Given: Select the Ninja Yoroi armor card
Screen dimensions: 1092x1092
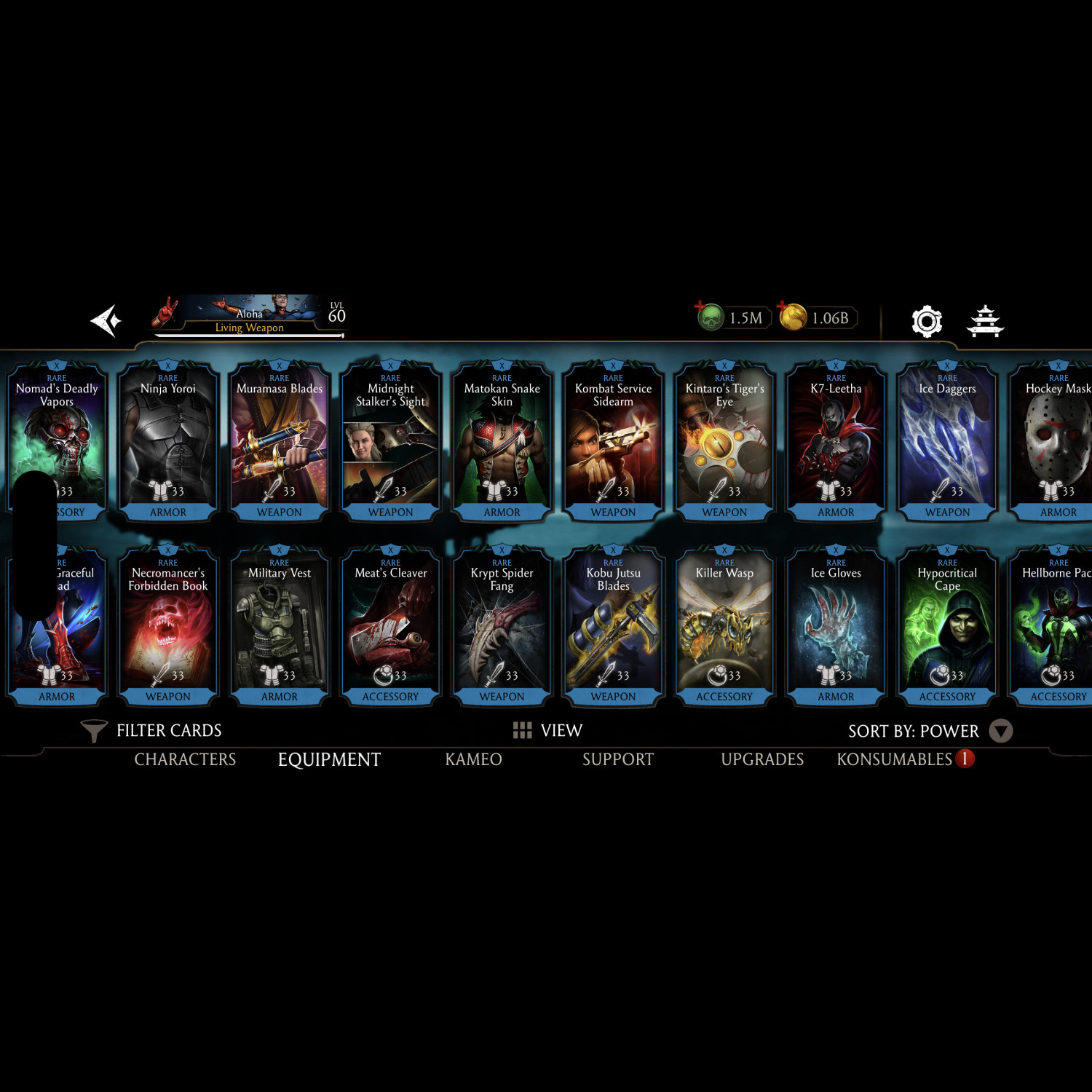Looking at the screenshot, I should pos(168,441).
